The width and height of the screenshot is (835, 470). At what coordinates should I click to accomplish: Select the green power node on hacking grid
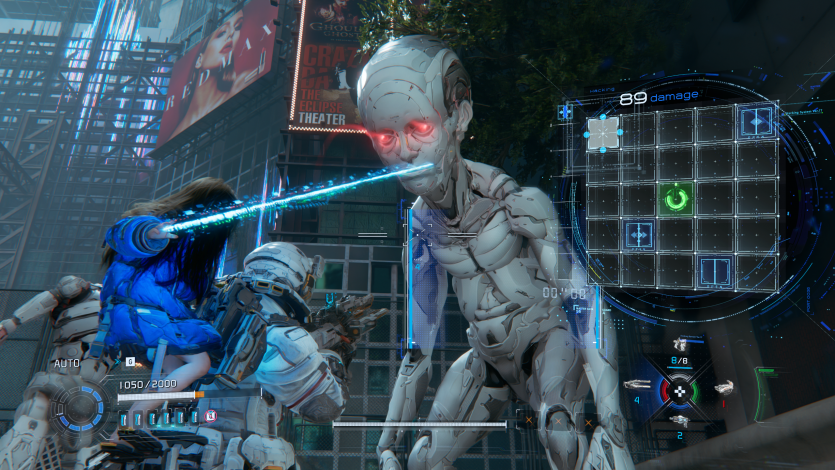[x=677, y=198]
